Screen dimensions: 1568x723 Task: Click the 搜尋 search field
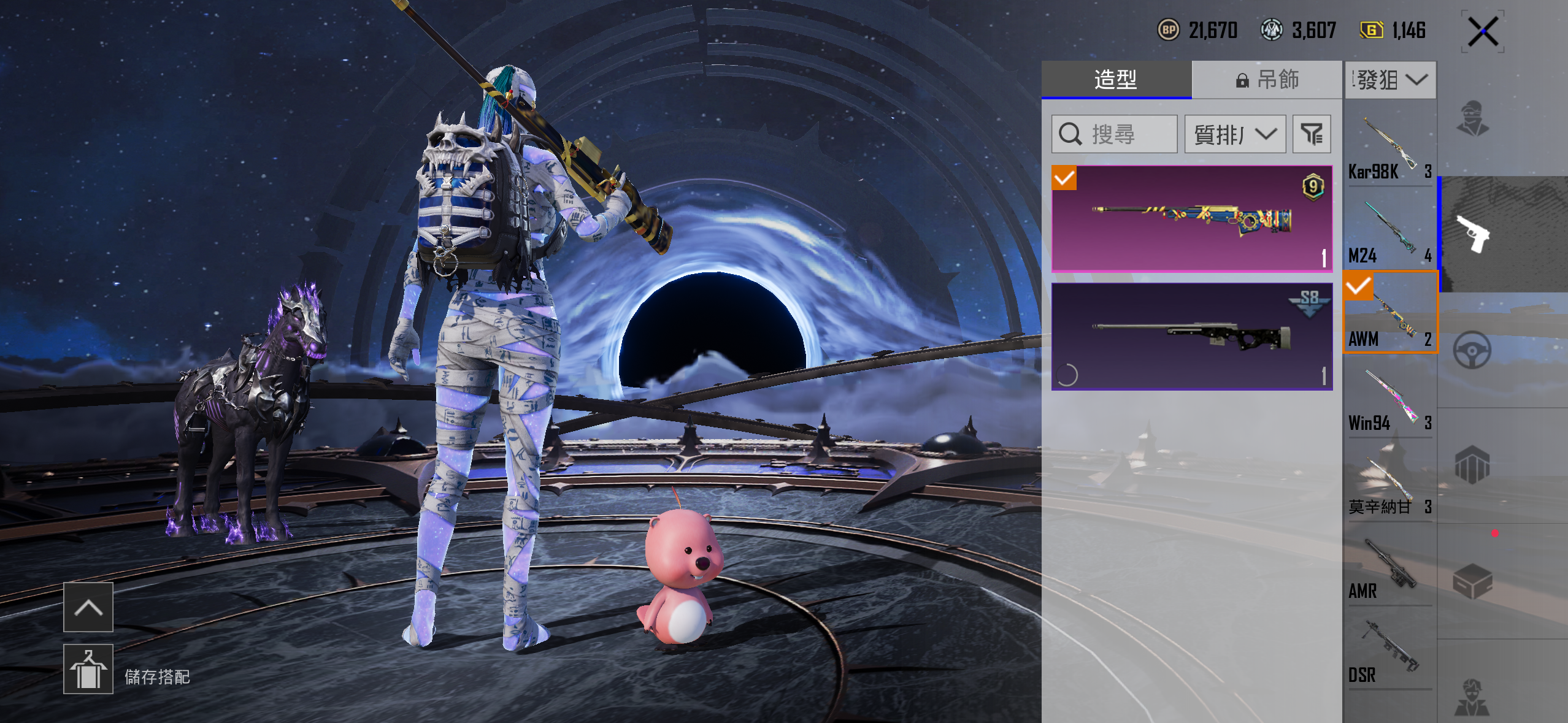pos(1114,134)
